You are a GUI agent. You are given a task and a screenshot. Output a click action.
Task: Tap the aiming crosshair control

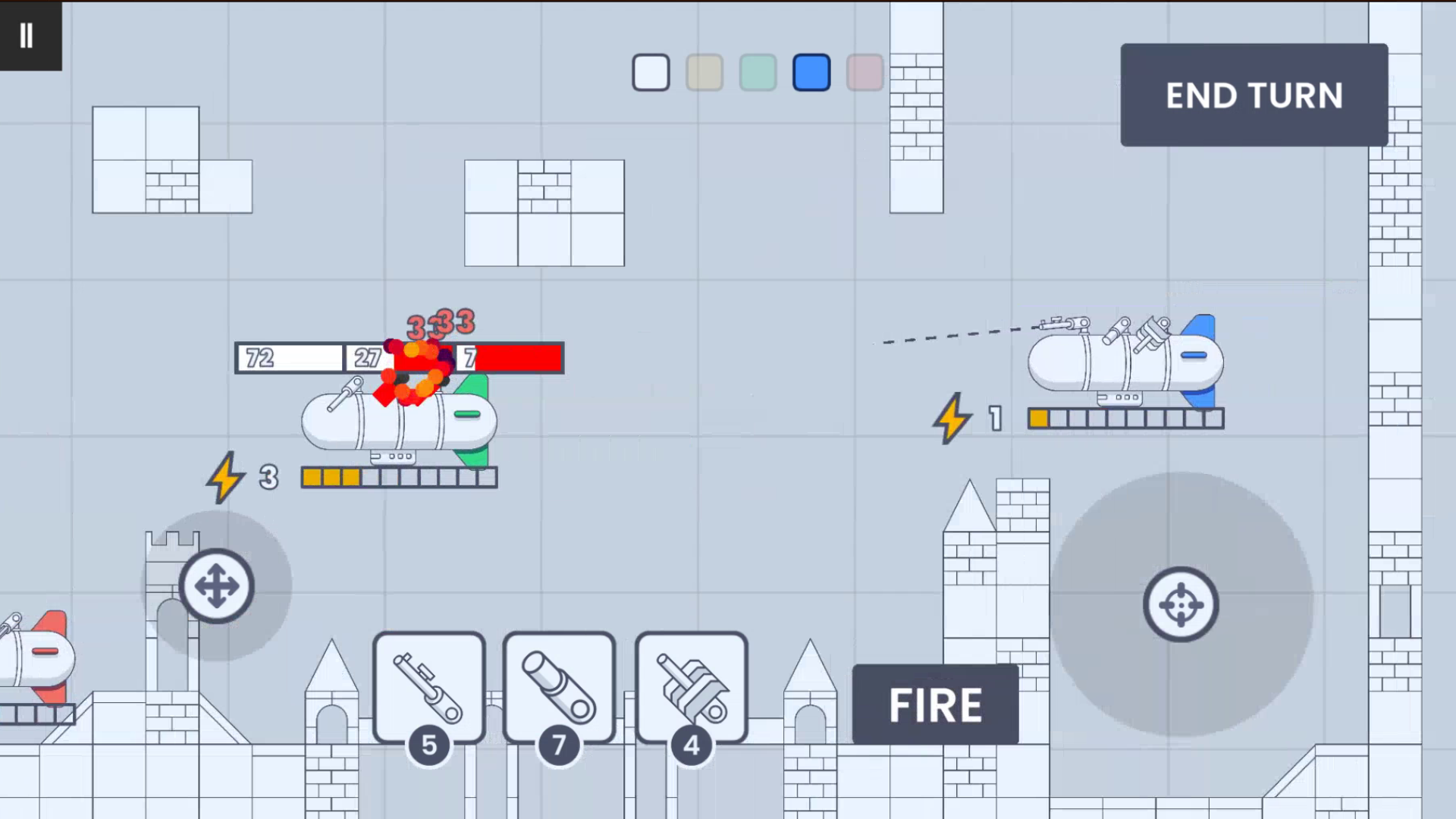click(x=1181, y=605)
